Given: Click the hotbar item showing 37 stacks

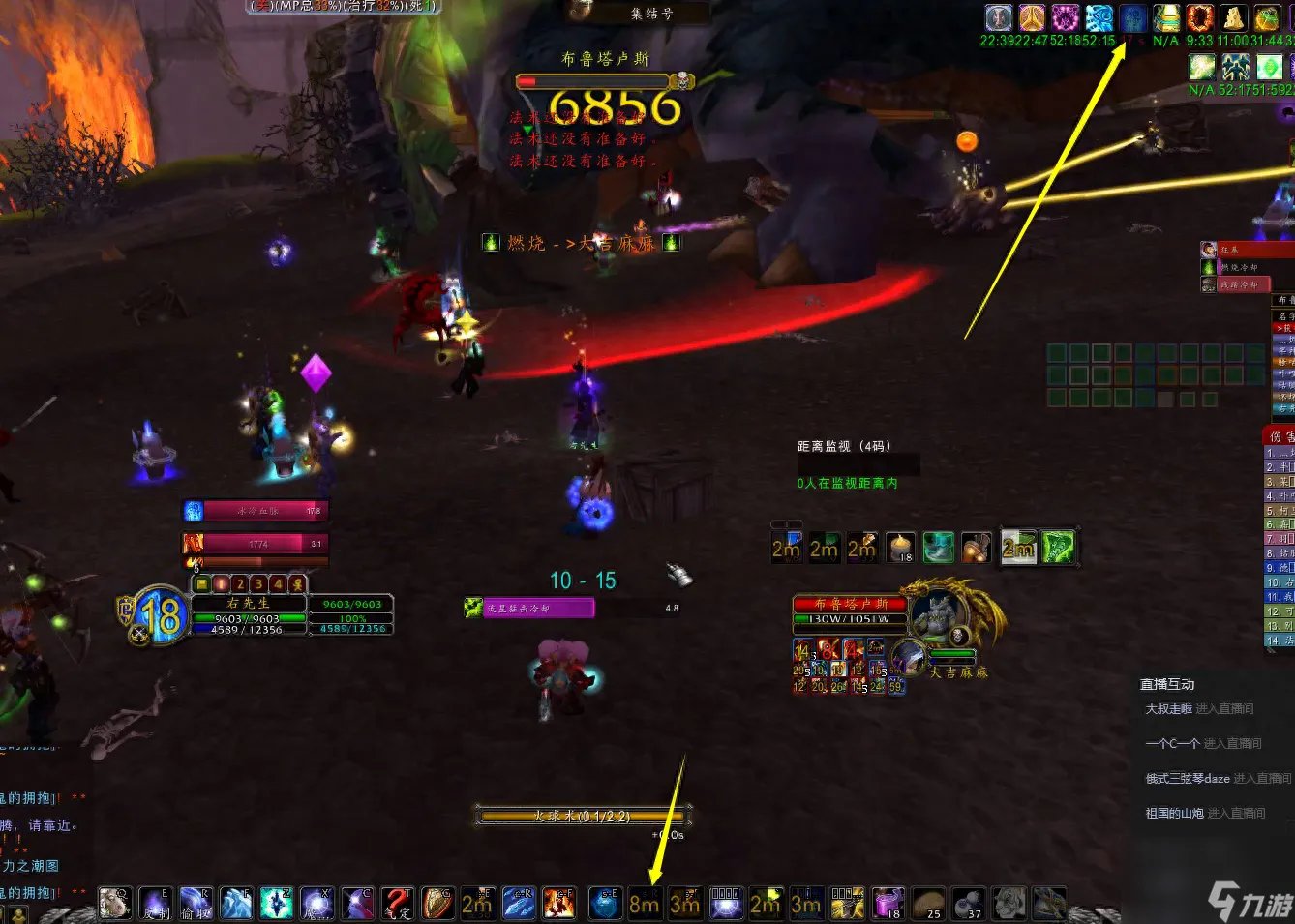Looking at the screenshot, I should click(x=968, y=903).
